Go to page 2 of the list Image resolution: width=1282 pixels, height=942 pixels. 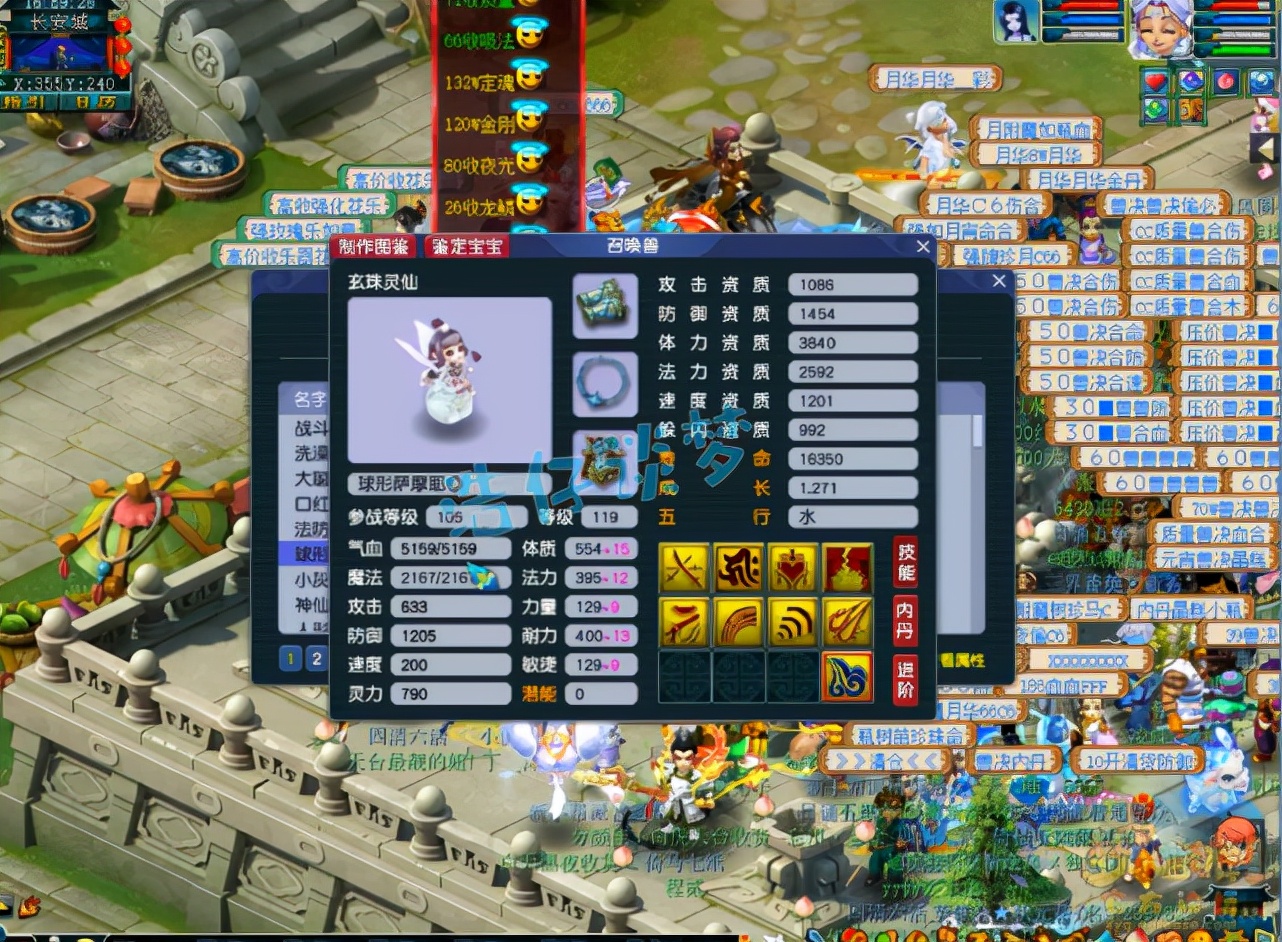pos(316,658)
